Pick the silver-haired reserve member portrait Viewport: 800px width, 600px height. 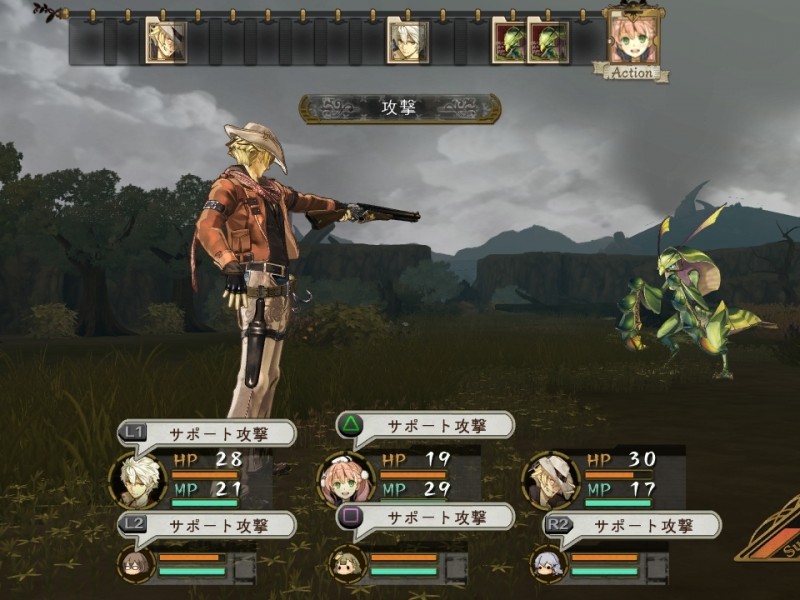[x=551, y=564]
